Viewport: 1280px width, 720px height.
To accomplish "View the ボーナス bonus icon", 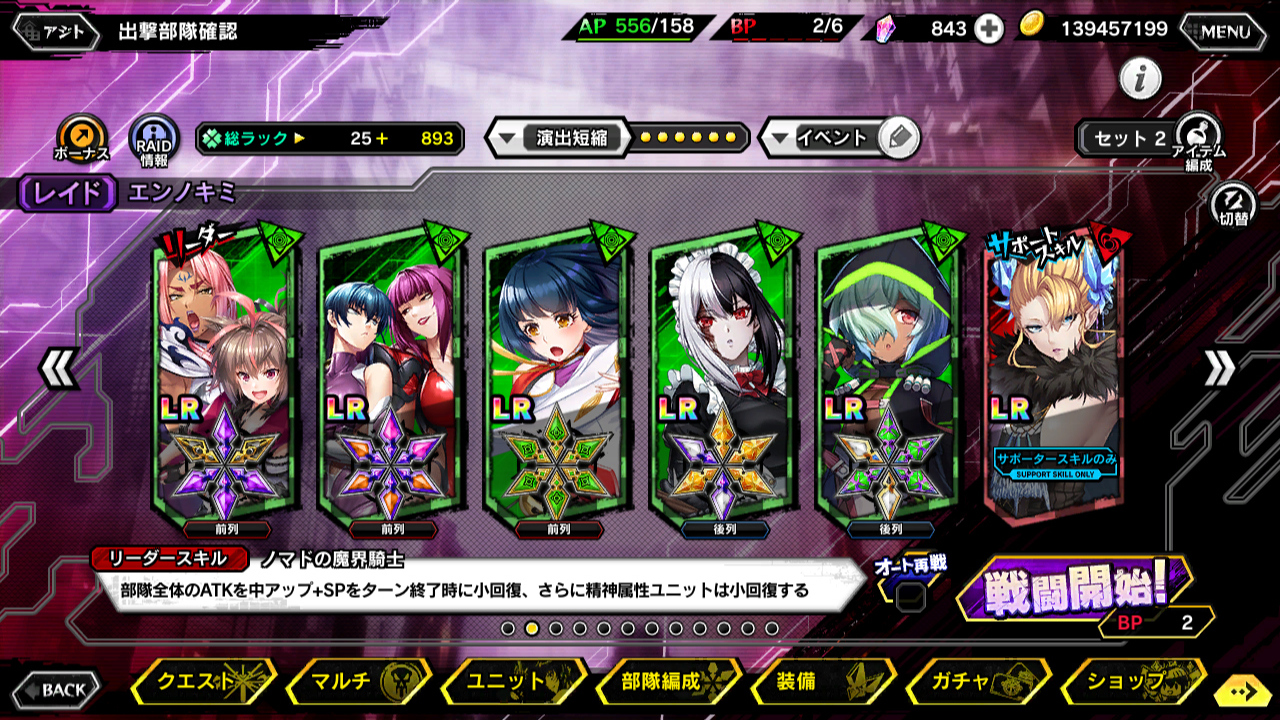I will [81, 139].
